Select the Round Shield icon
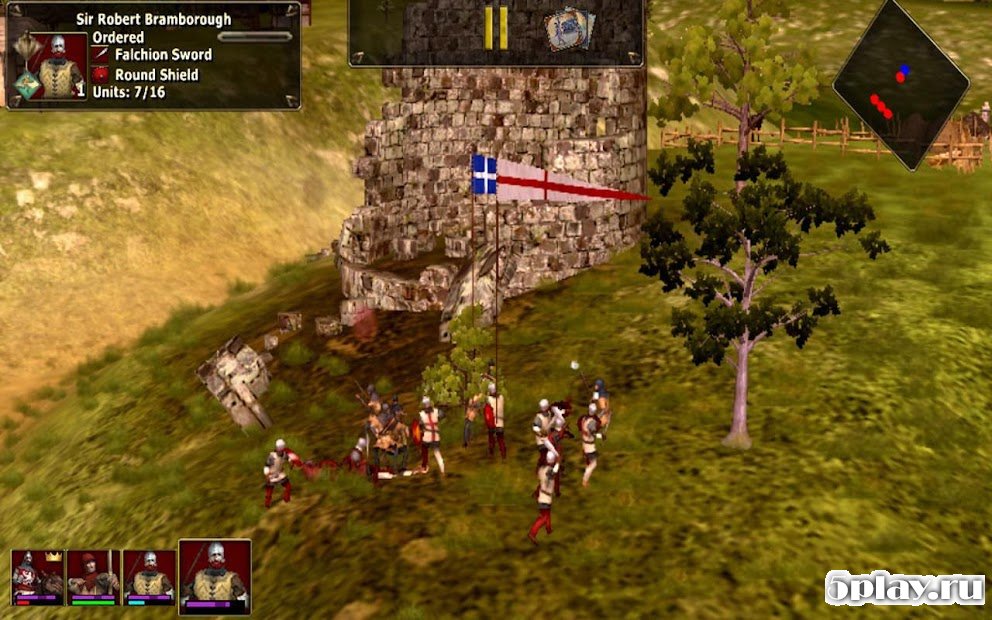This screenshot has width=992, height=620. point(100,75)
